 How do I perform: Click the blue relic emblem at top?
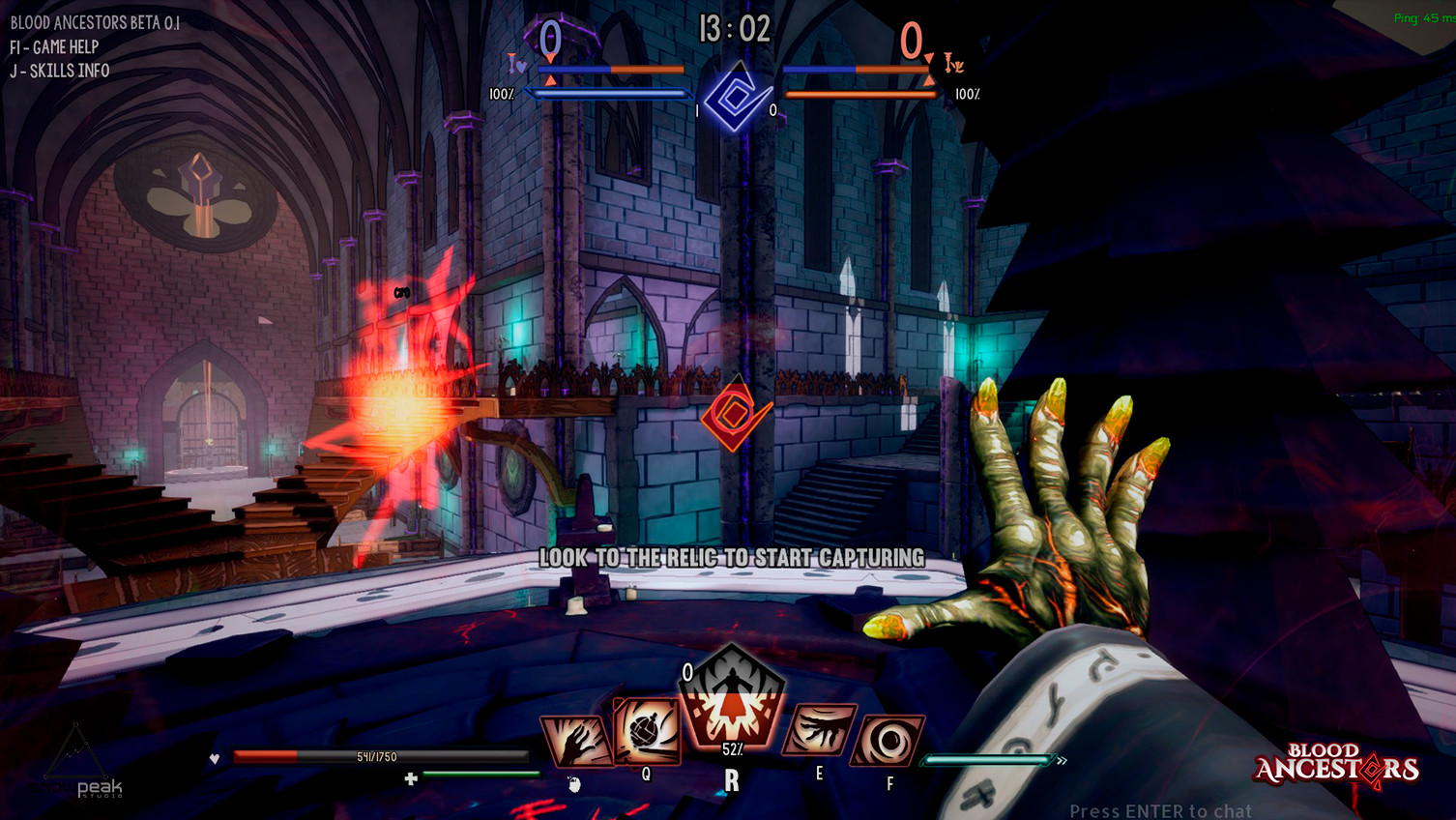pos(737,97)
